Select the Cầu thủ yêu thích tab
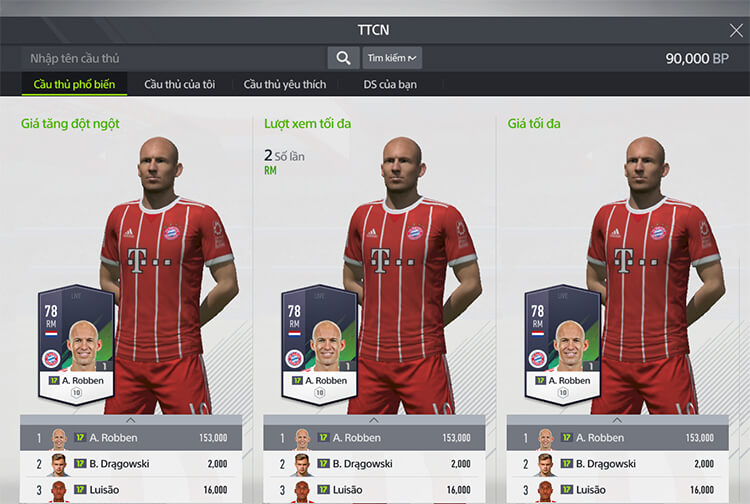 [285, 84]
